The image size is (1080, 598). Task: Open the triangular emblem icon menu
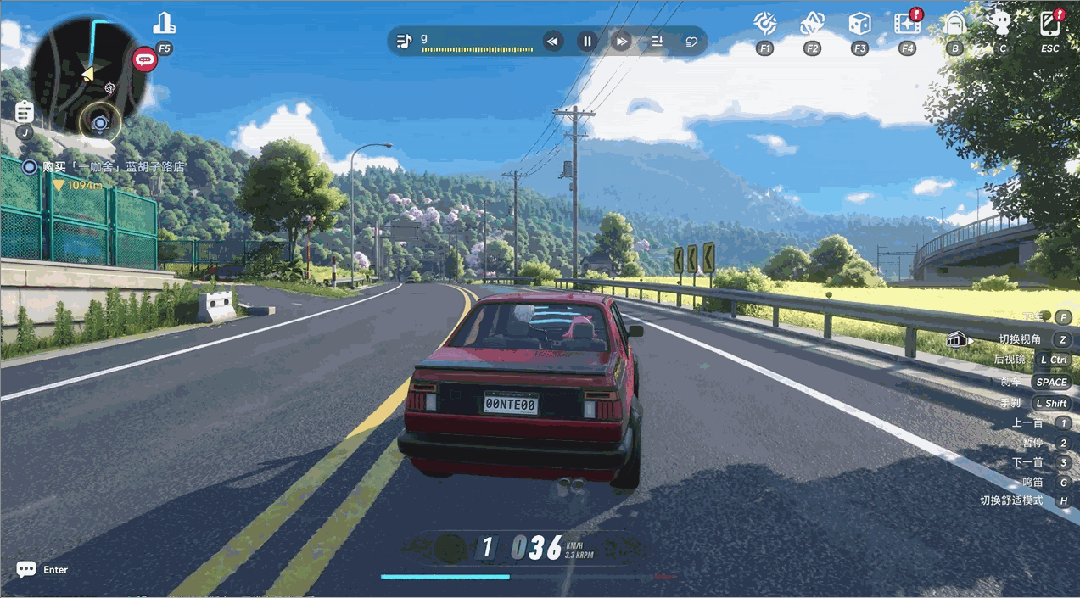tap(812, 23)
